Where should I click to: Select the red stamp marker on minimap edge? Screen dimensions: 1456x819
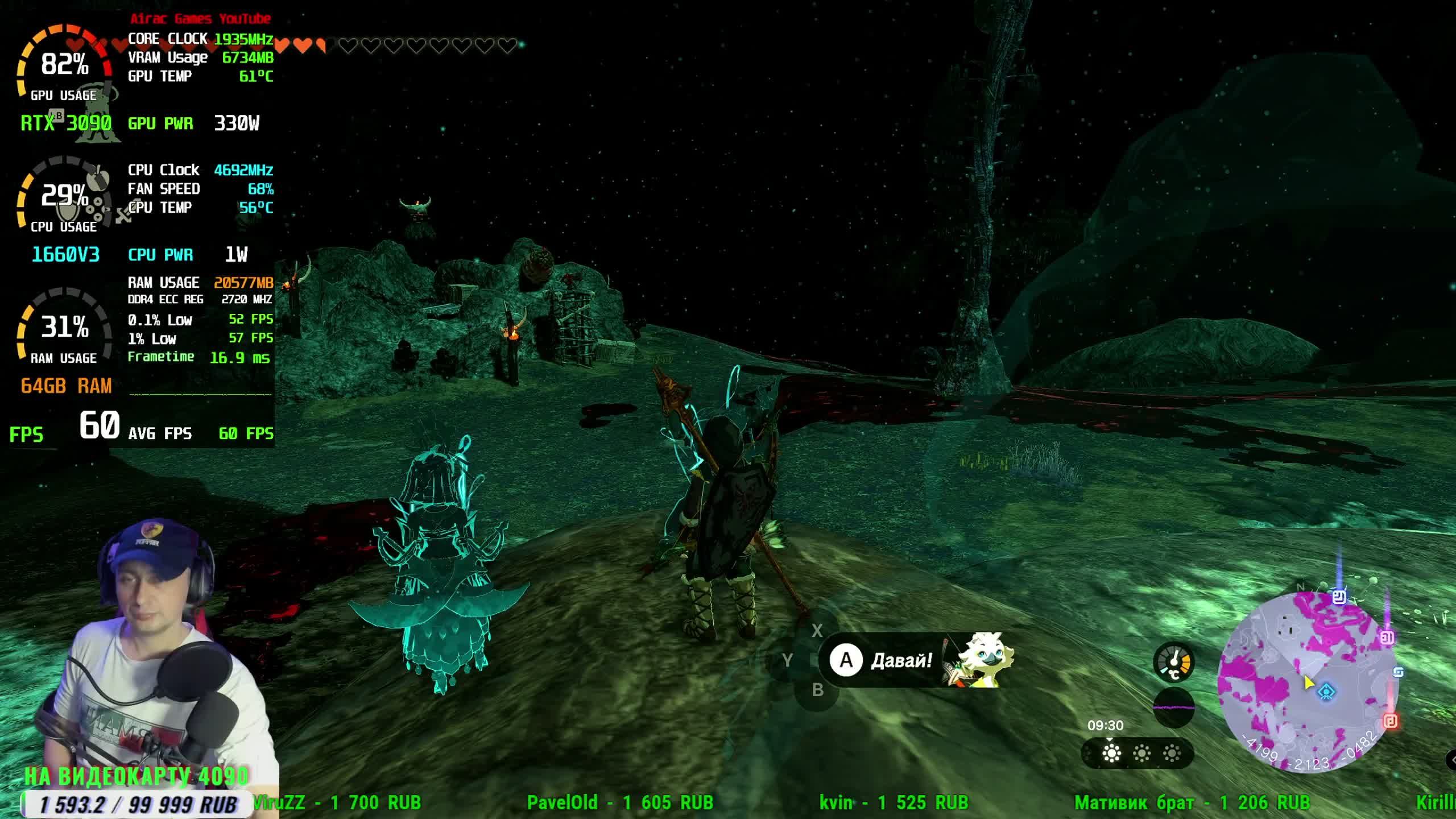(x=1390, y=721)
